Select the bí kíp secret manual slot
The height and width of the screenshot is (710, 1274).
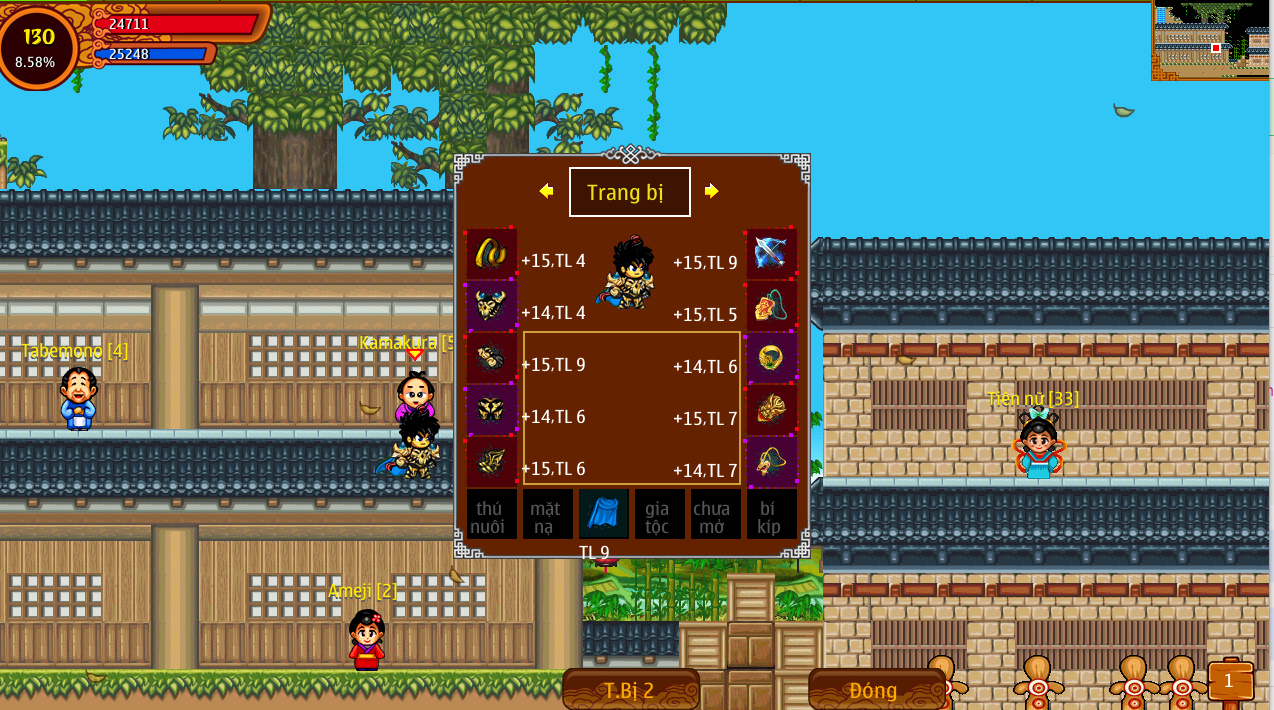[x=771, y=514]
